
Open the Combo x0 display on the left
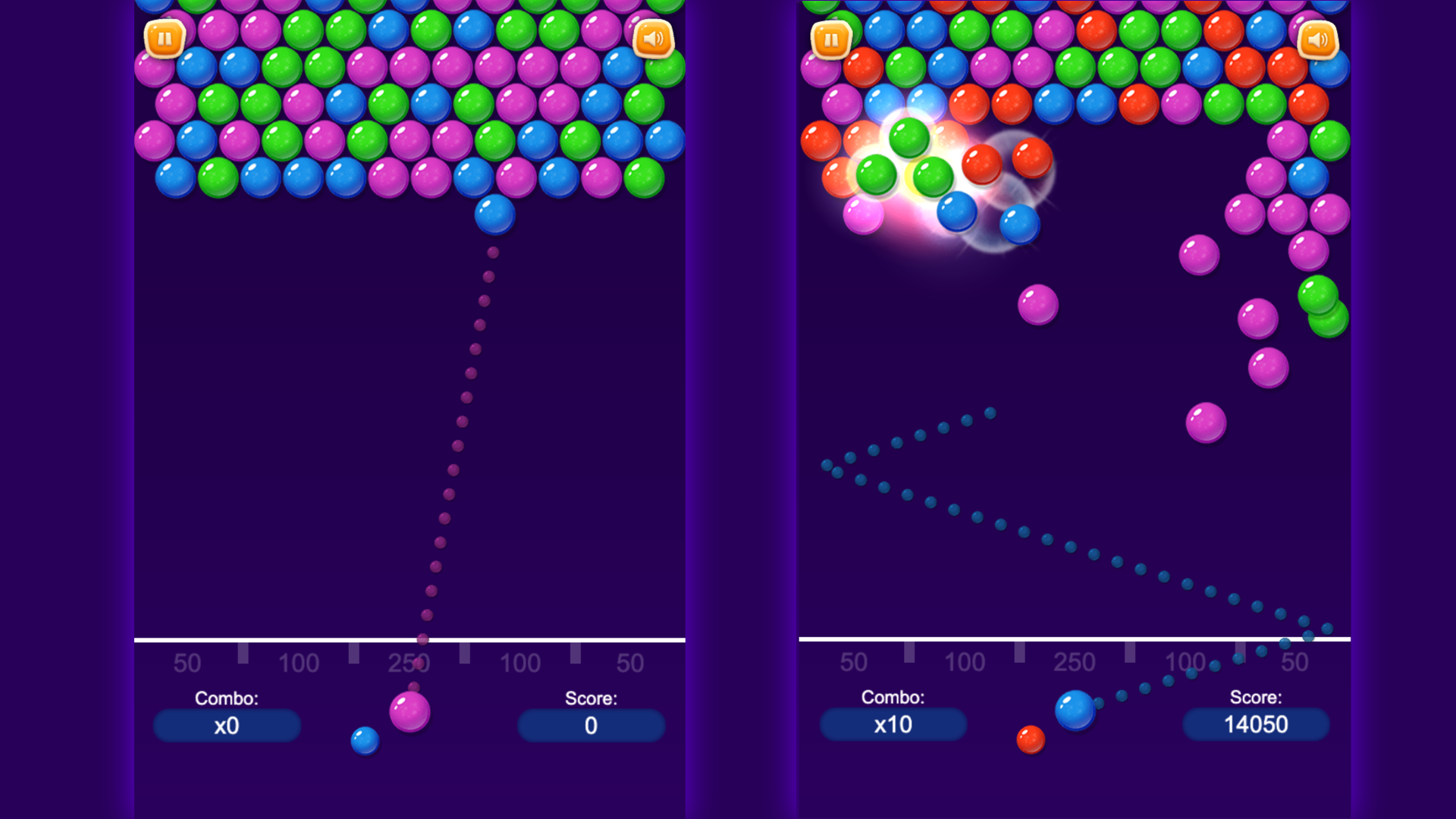227,725
